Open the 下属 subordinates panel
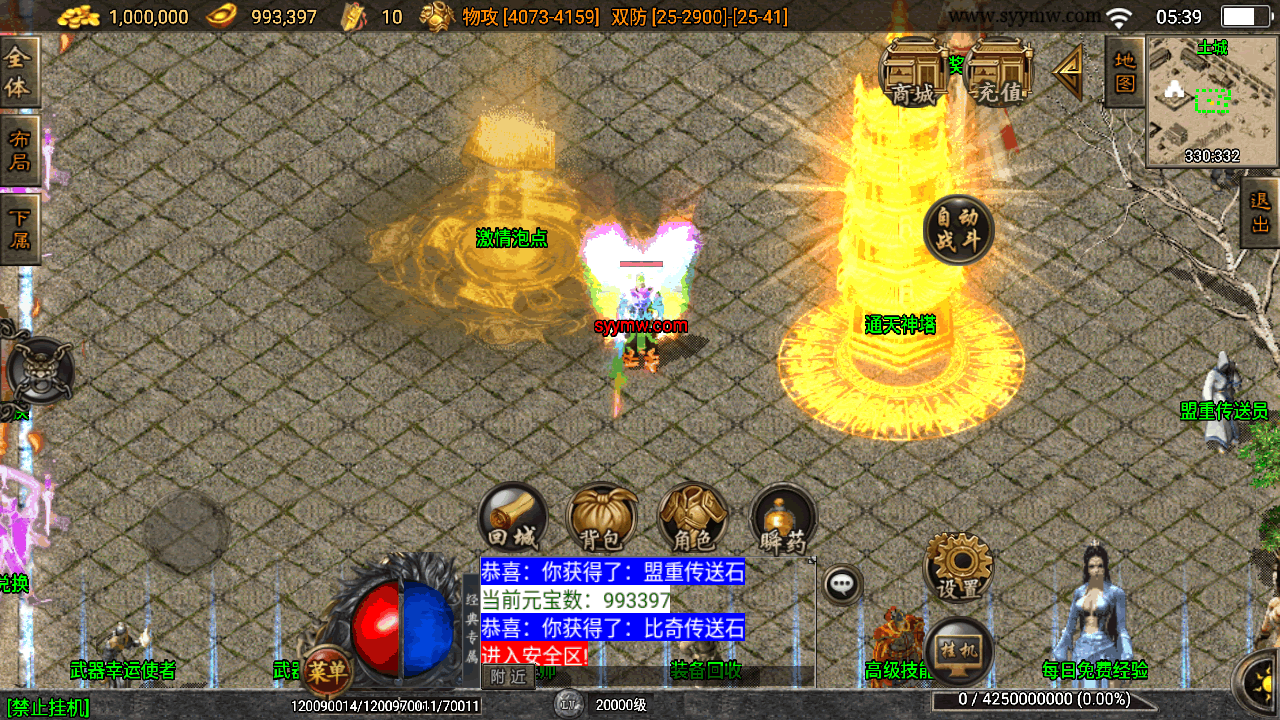 [19, 229]
